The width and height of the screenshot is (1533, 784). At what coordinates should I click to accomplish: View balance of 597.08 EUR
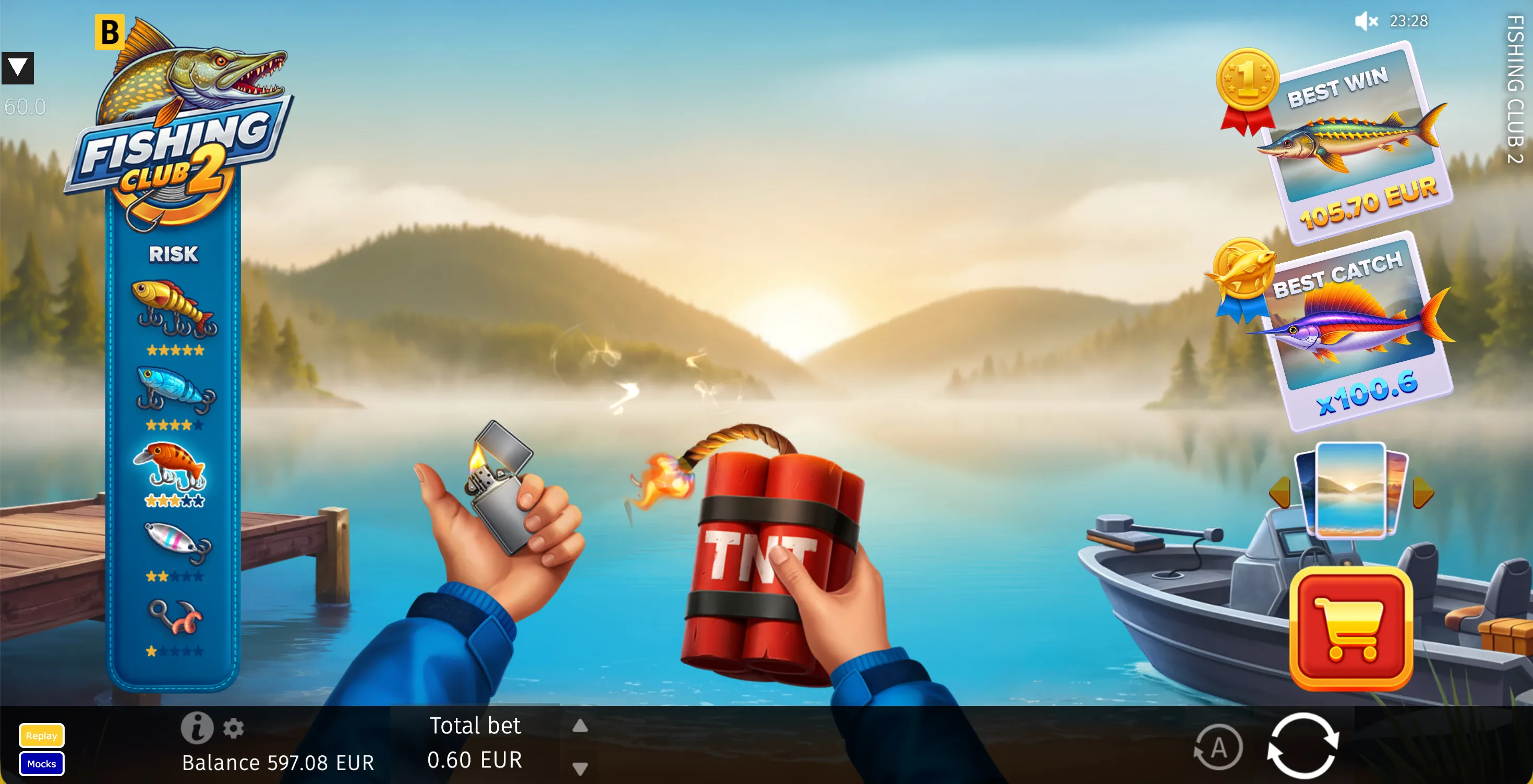pyautogui.click(x=278, y=763)
